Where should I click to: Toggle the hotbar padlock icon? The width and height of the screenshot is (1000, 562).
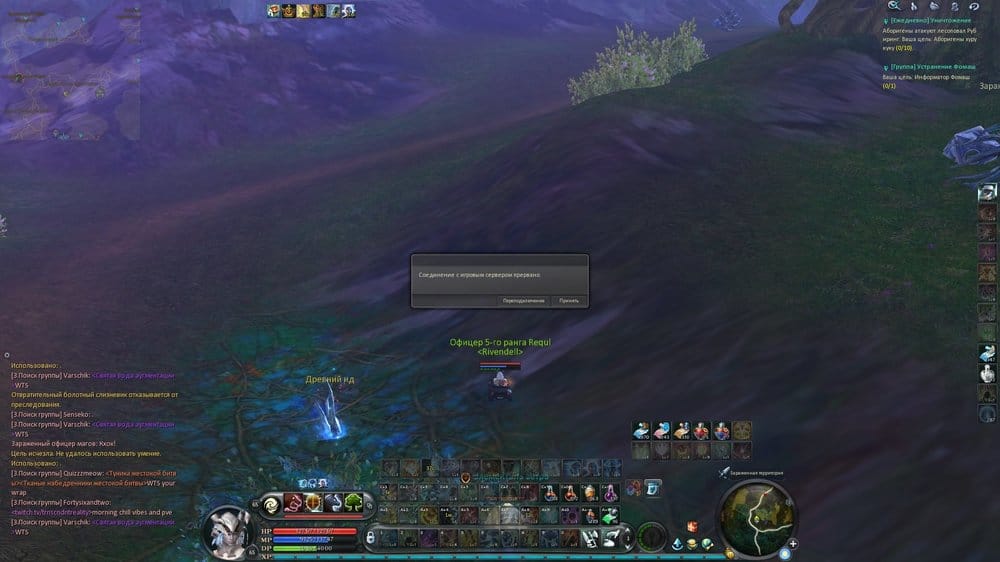coord(370,538)
